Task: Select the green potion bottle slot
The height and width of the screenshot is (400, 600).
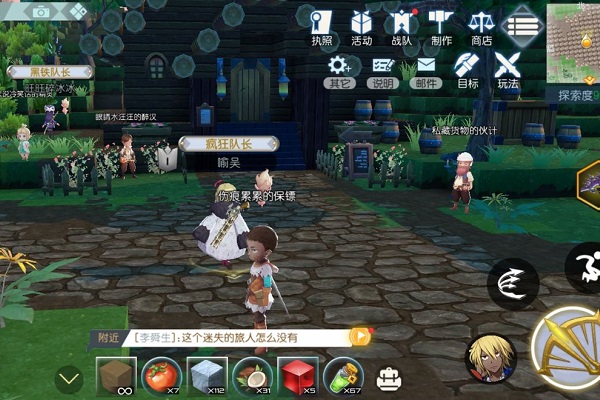Action: 343,376
